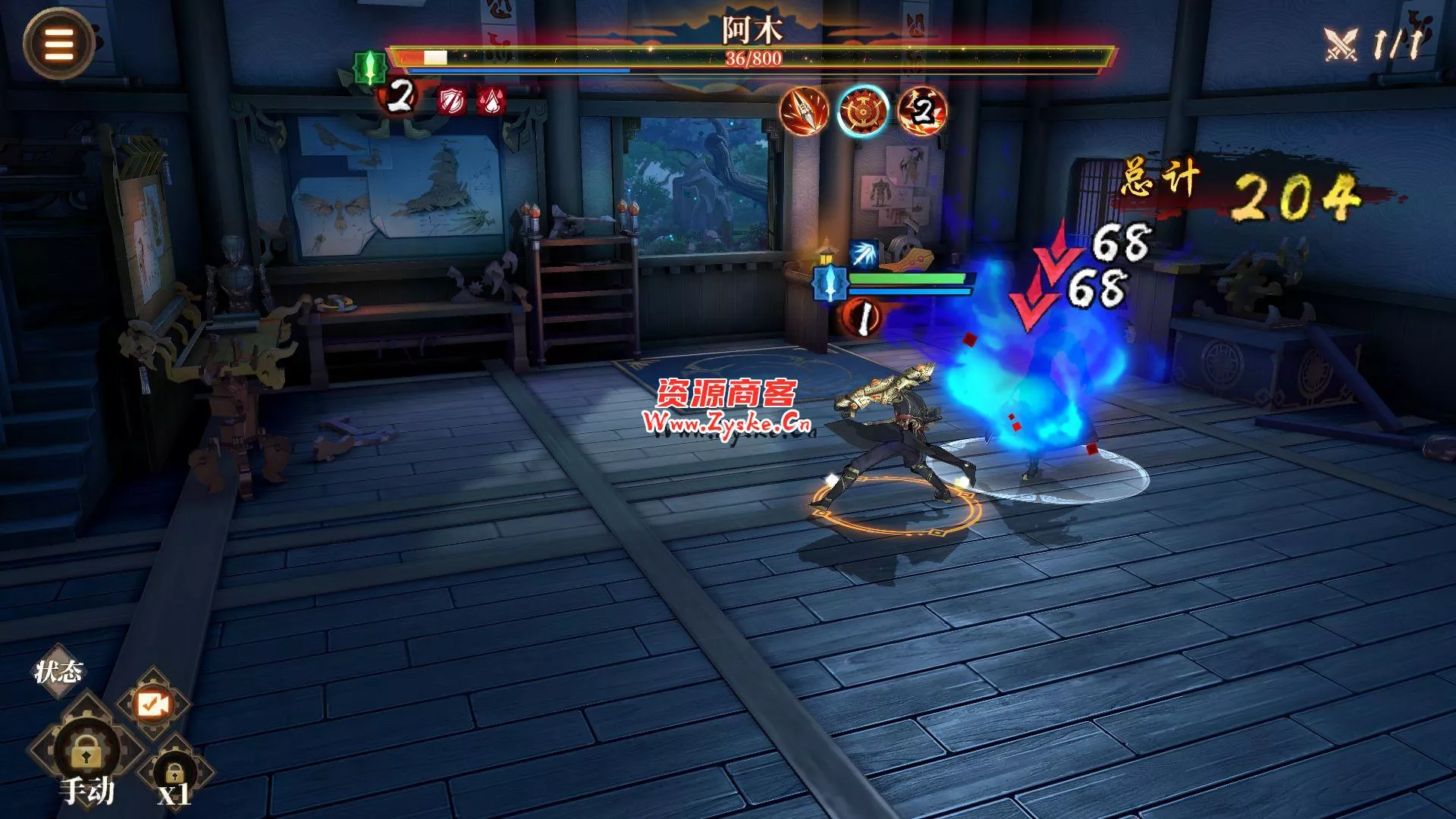Select the lightning skill icon showing 2

pos(922,111)
